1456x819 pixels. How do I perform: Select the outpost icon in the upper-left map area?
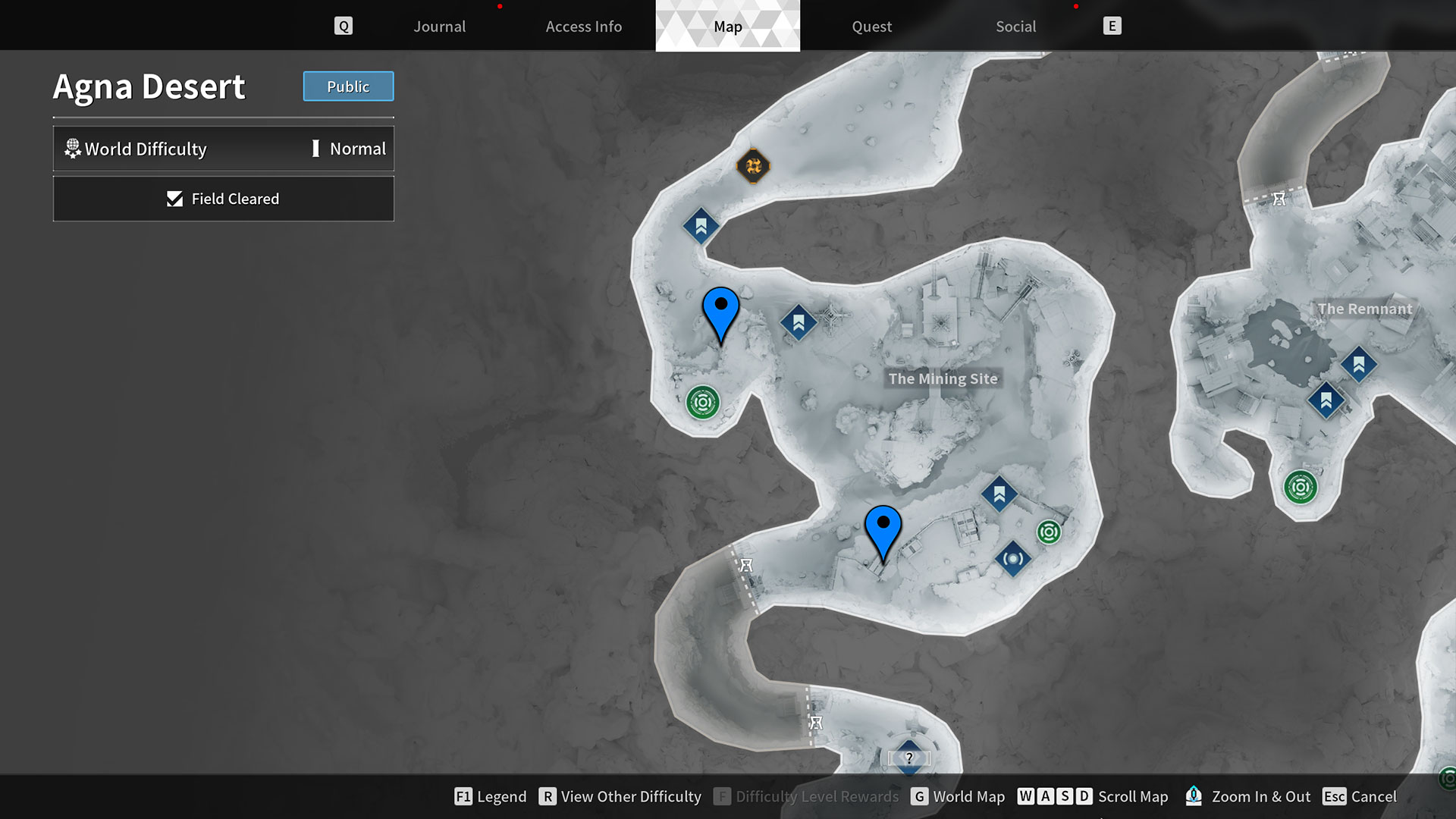coord(701,226)
